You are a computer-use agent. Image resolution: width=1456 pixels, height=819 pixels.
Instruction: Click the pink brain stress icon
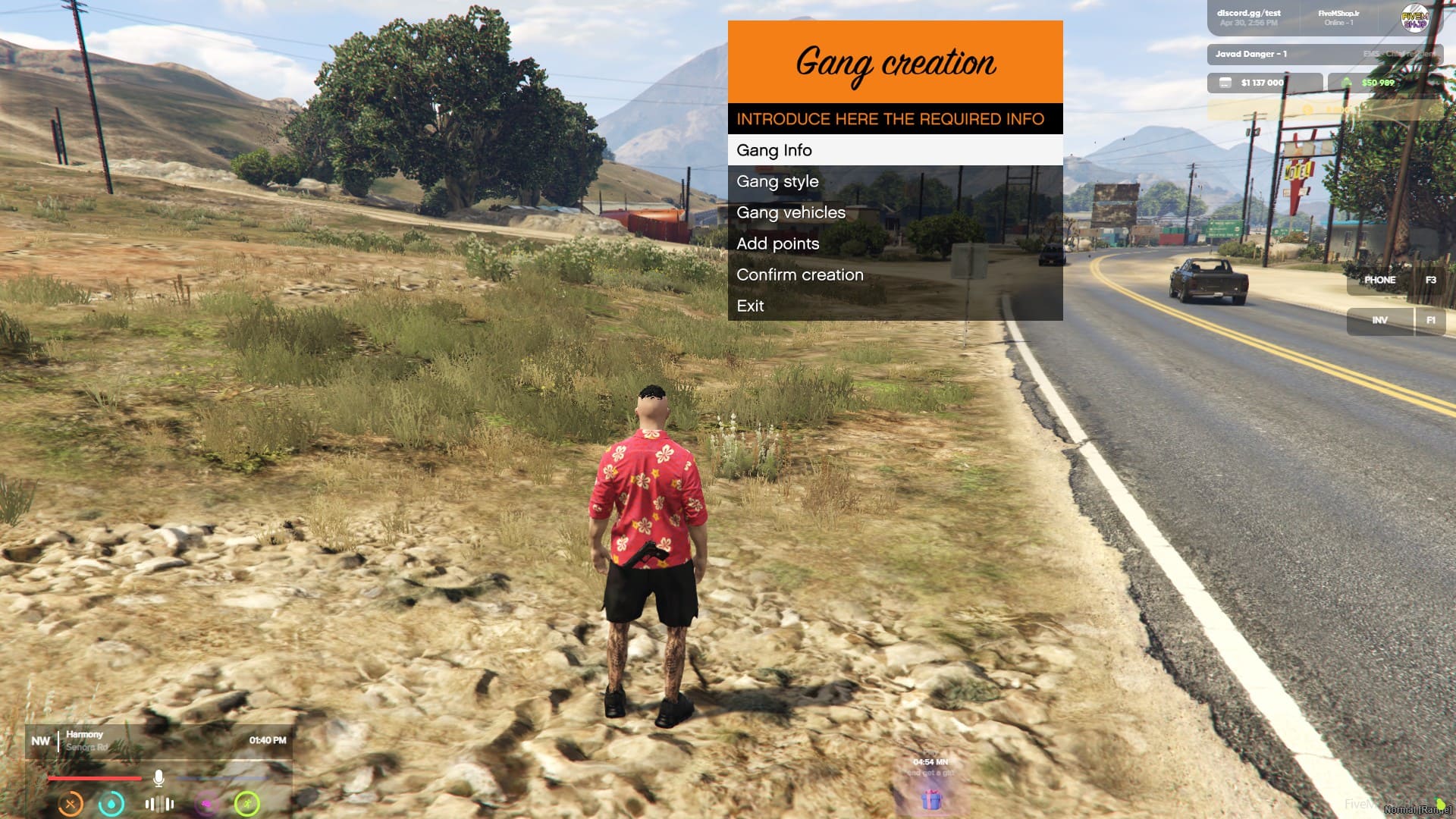coord(206,803)
